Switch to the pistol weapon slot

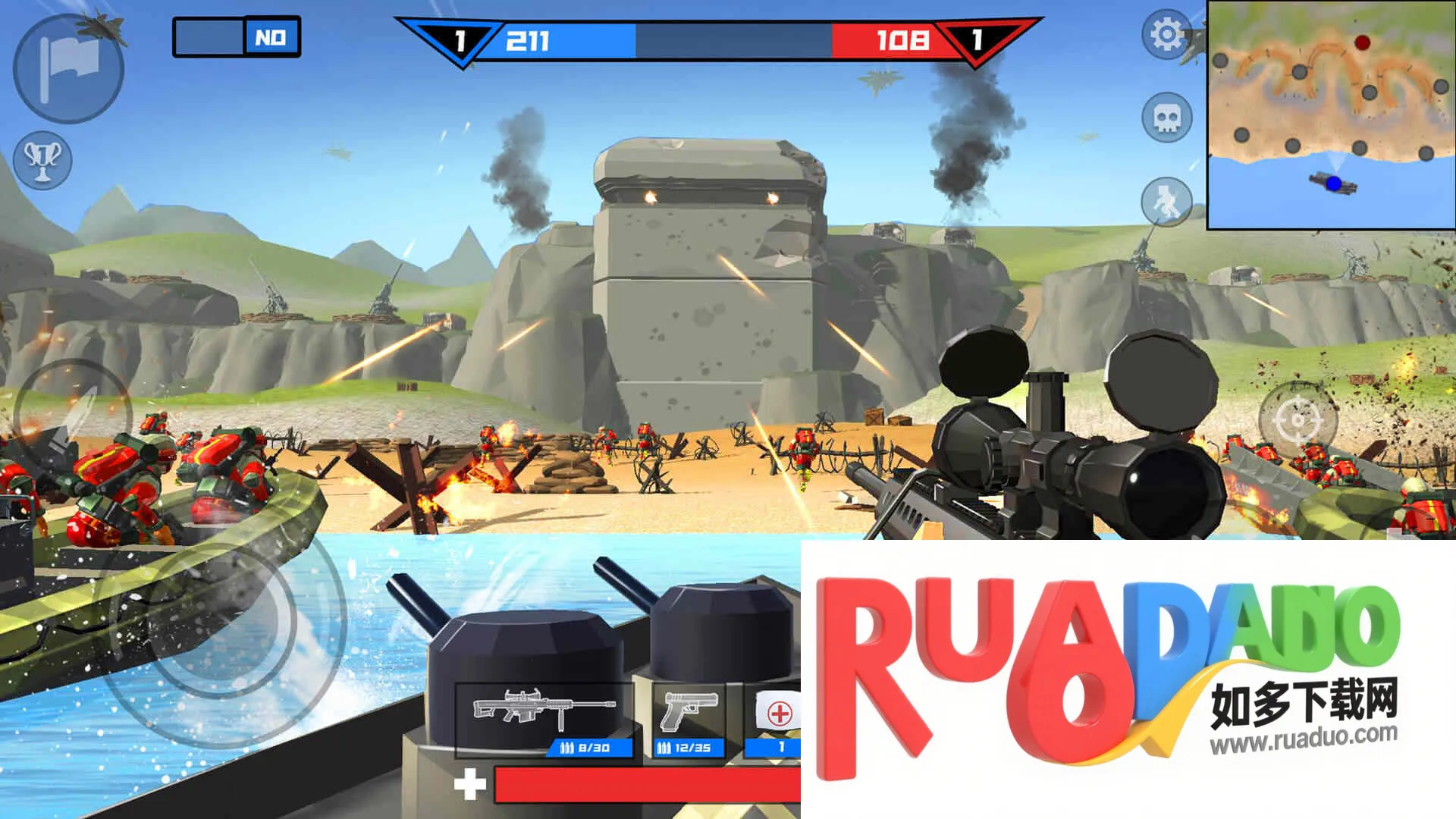click(x=689, y=719)
